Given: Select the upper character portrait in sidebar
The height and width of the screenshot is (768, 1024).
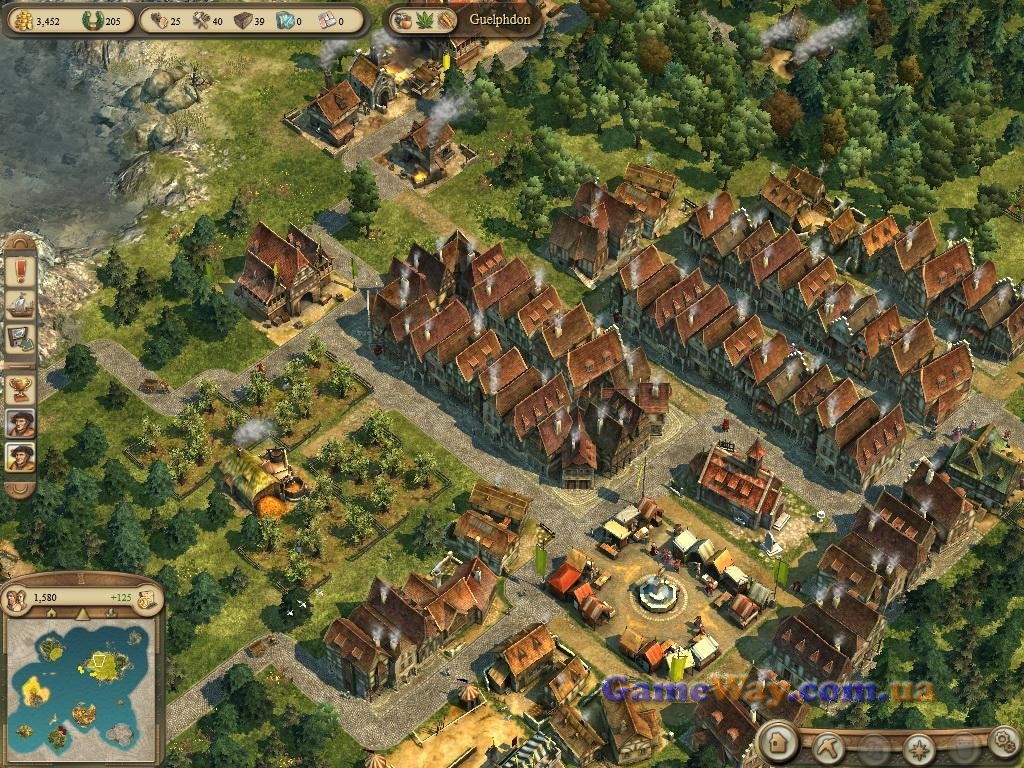Looking at the screenshot, I should (x=20, y=423).
